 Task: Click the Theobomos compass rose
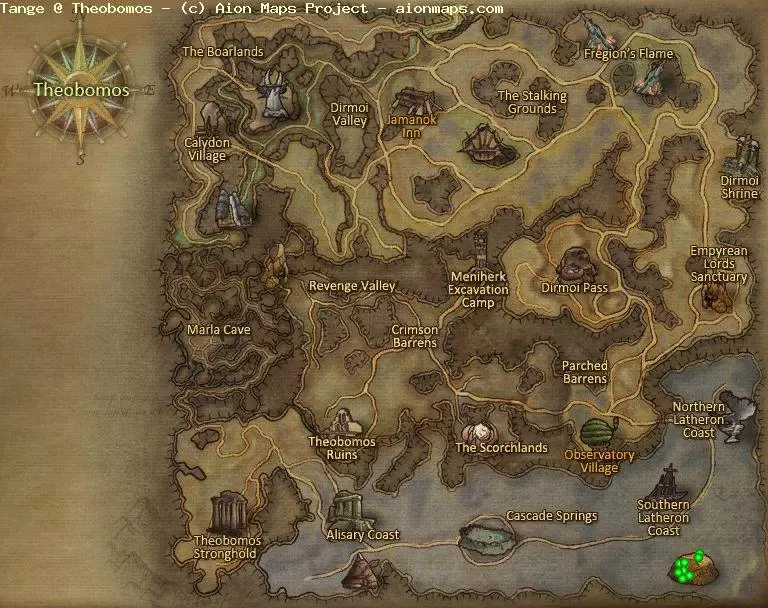click(x=81, y=90)
